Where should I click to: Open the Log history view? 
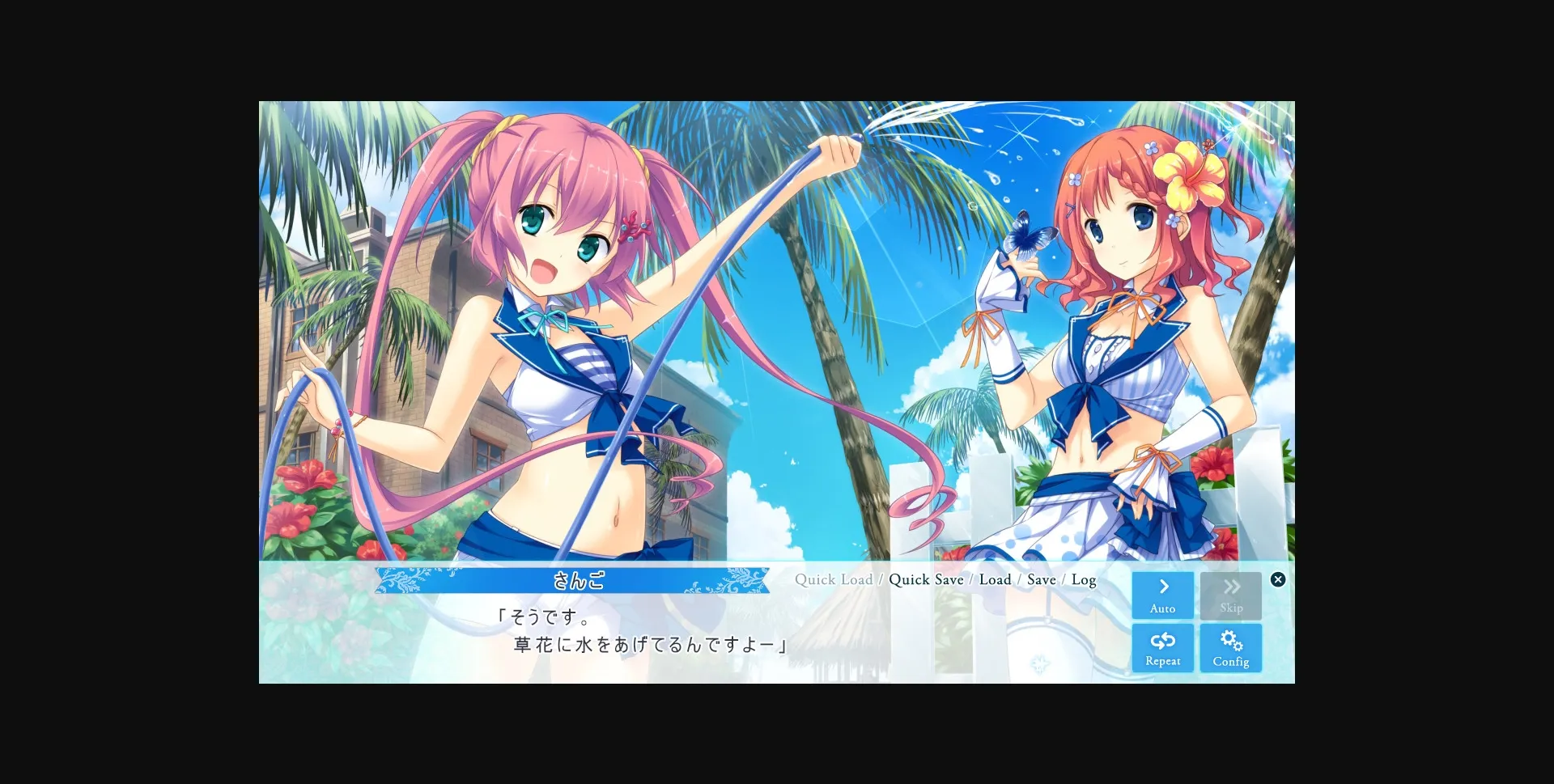(1085, 579)
